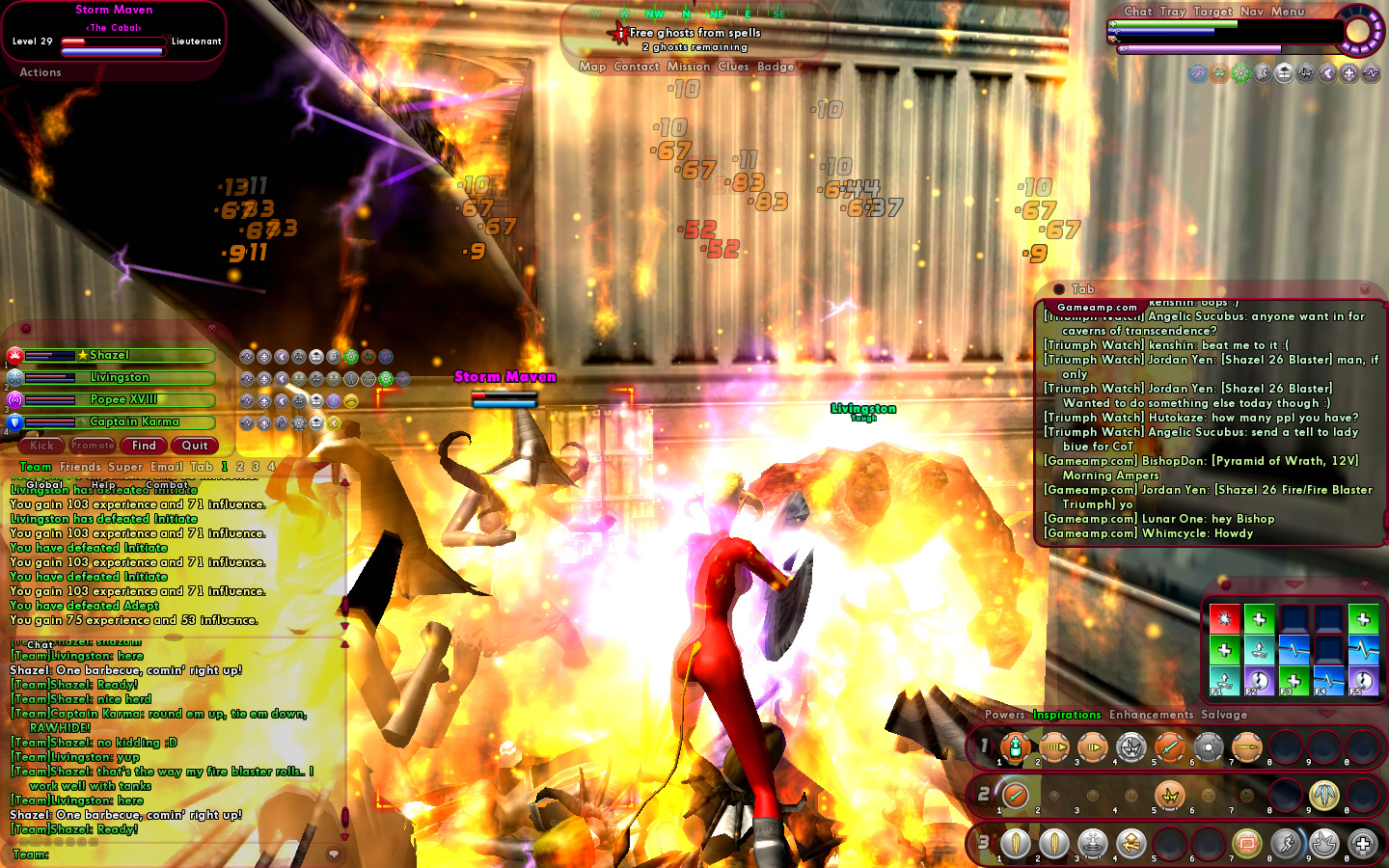Toggle the Tray window from the top bar

(x=1173, y=12)
